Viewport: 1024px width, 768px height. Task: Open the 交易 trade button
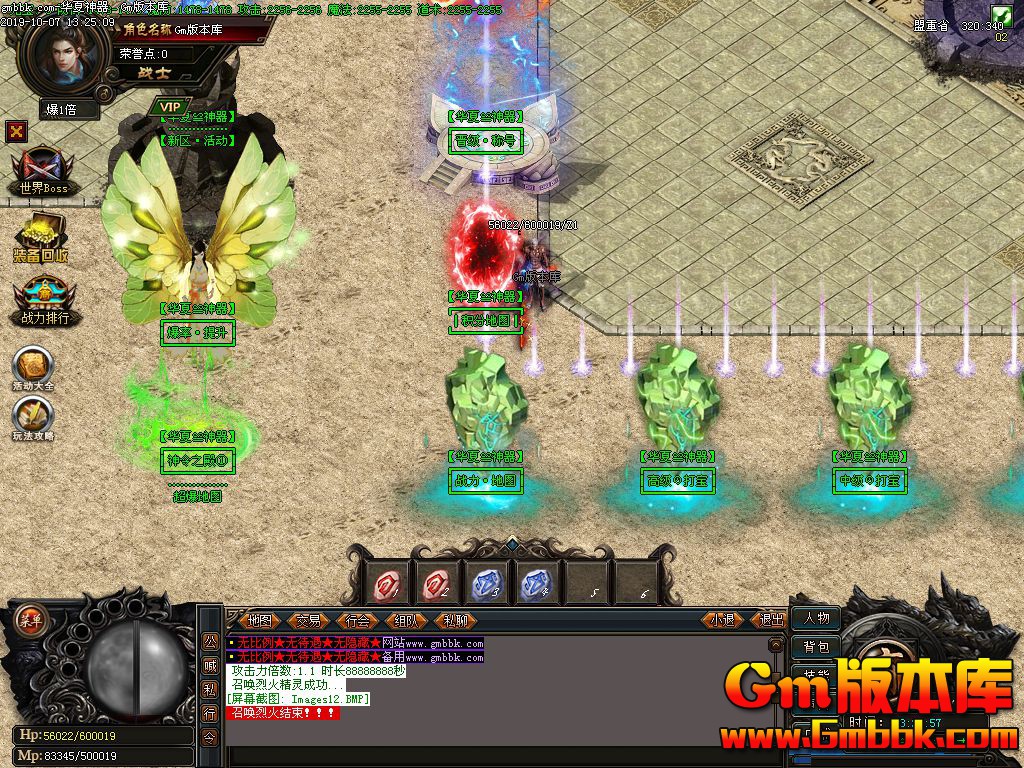[308, 620]
